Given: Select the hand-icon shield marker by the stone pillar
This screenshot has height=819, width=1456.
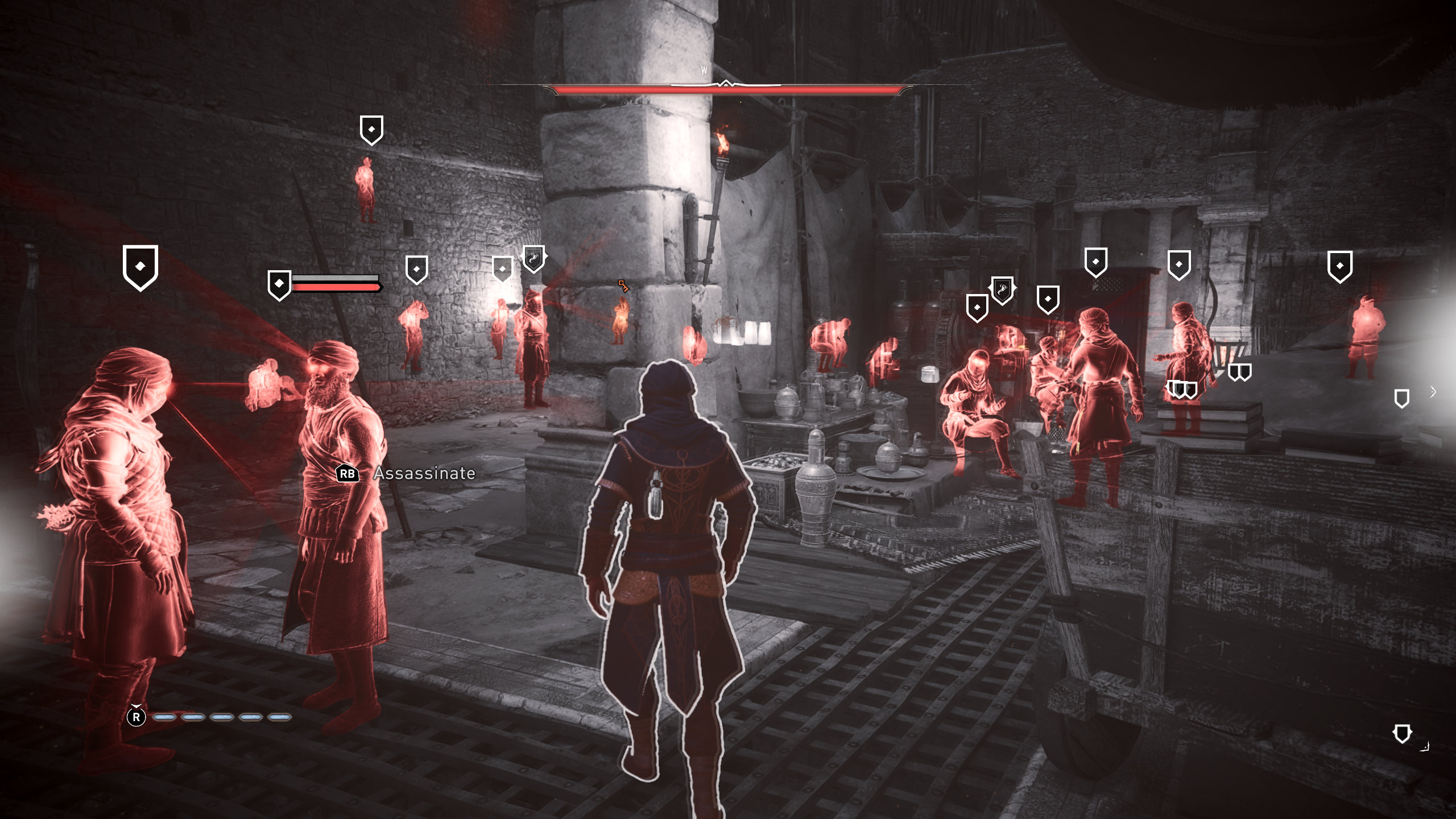Looking at the screenshot, I should click(533, 259).
